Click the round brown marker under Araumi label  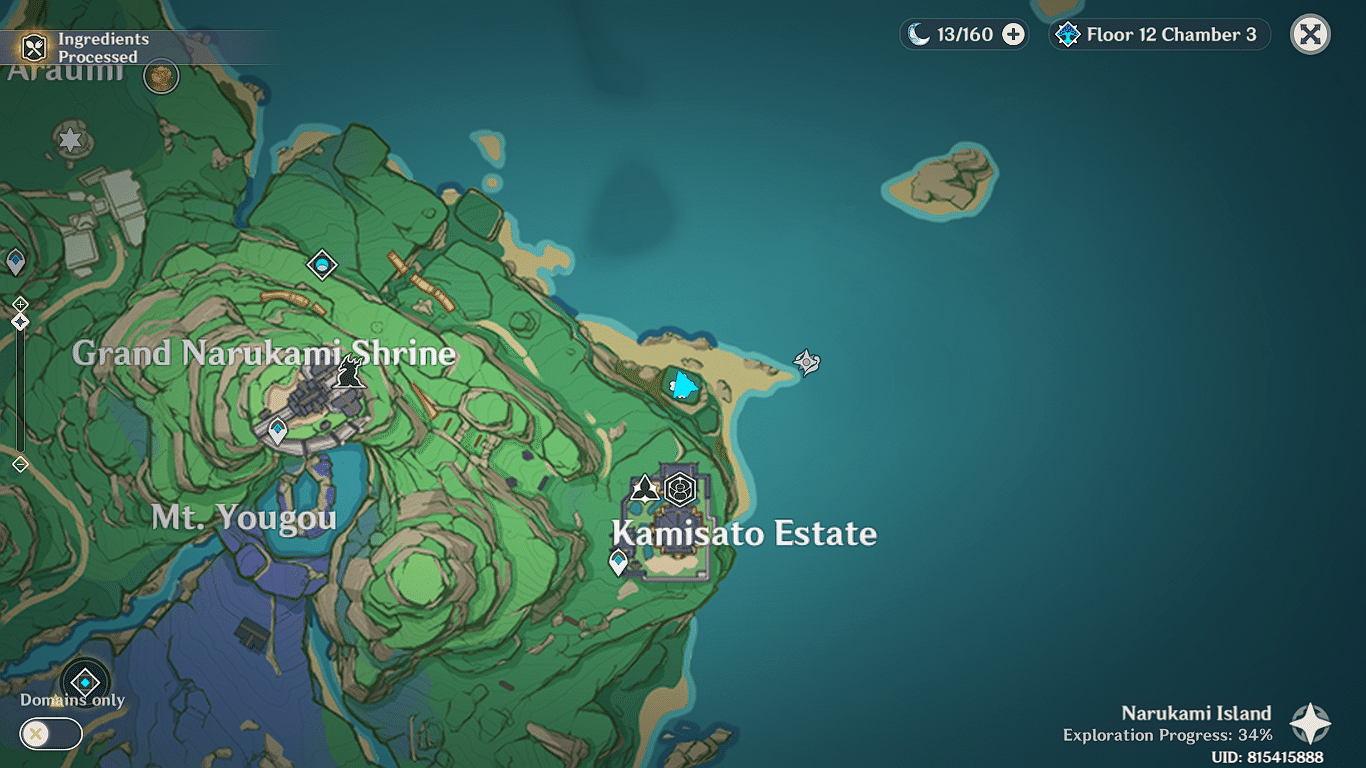161,76
